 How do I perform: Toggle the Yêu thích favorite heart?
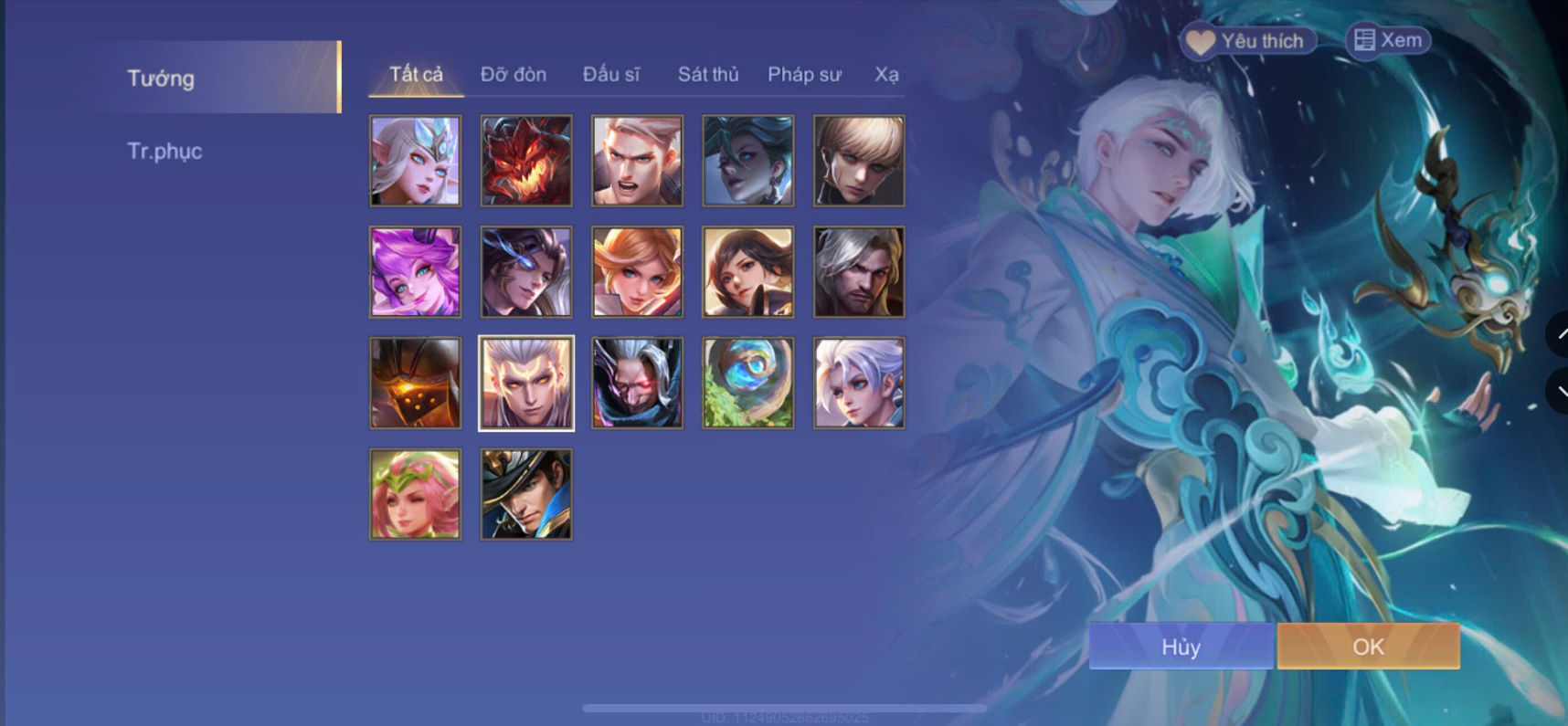tap(1247, 40)
